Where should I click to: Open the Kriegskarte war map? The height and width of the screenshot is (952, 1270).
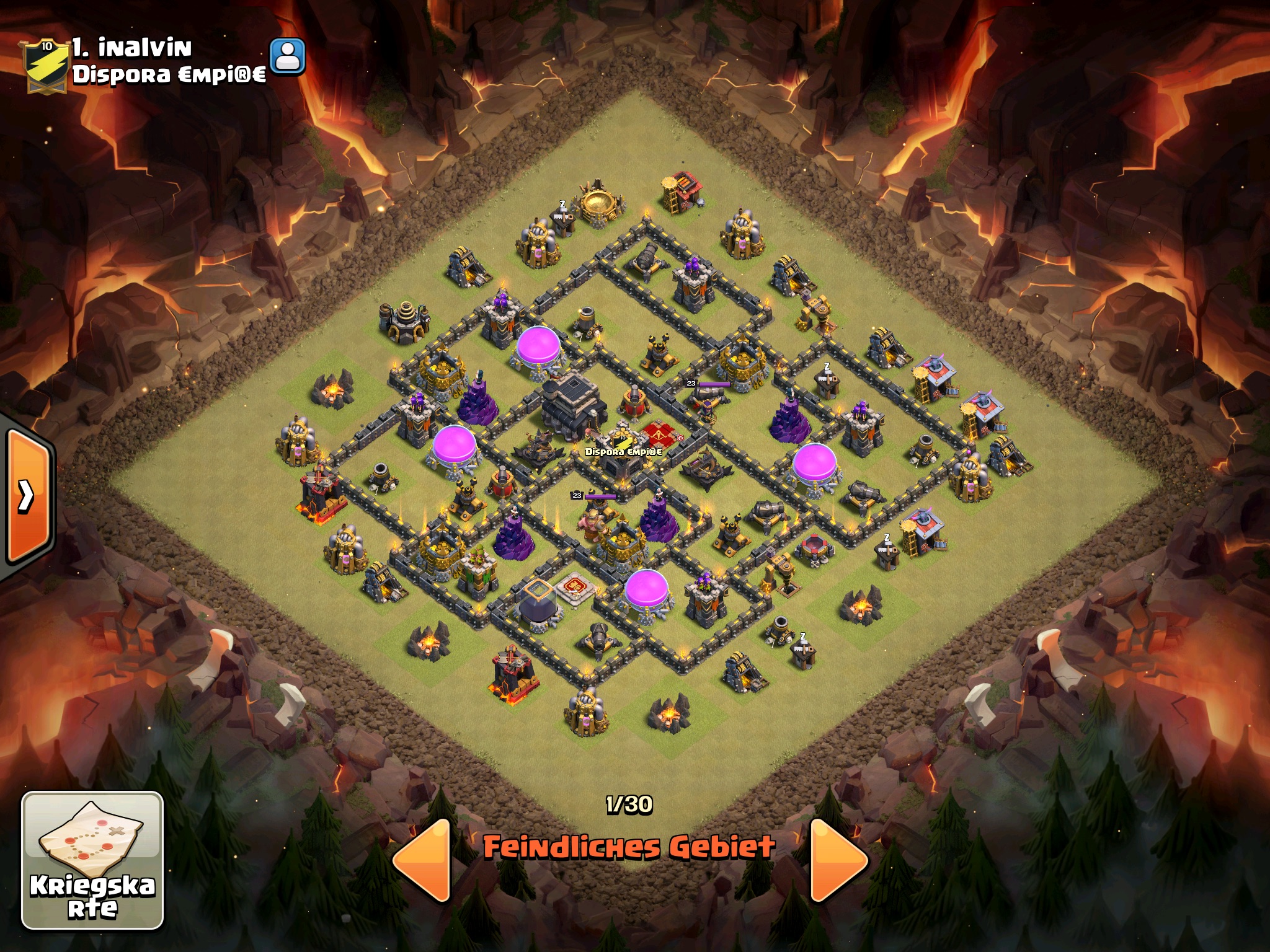tap(92, 860)
